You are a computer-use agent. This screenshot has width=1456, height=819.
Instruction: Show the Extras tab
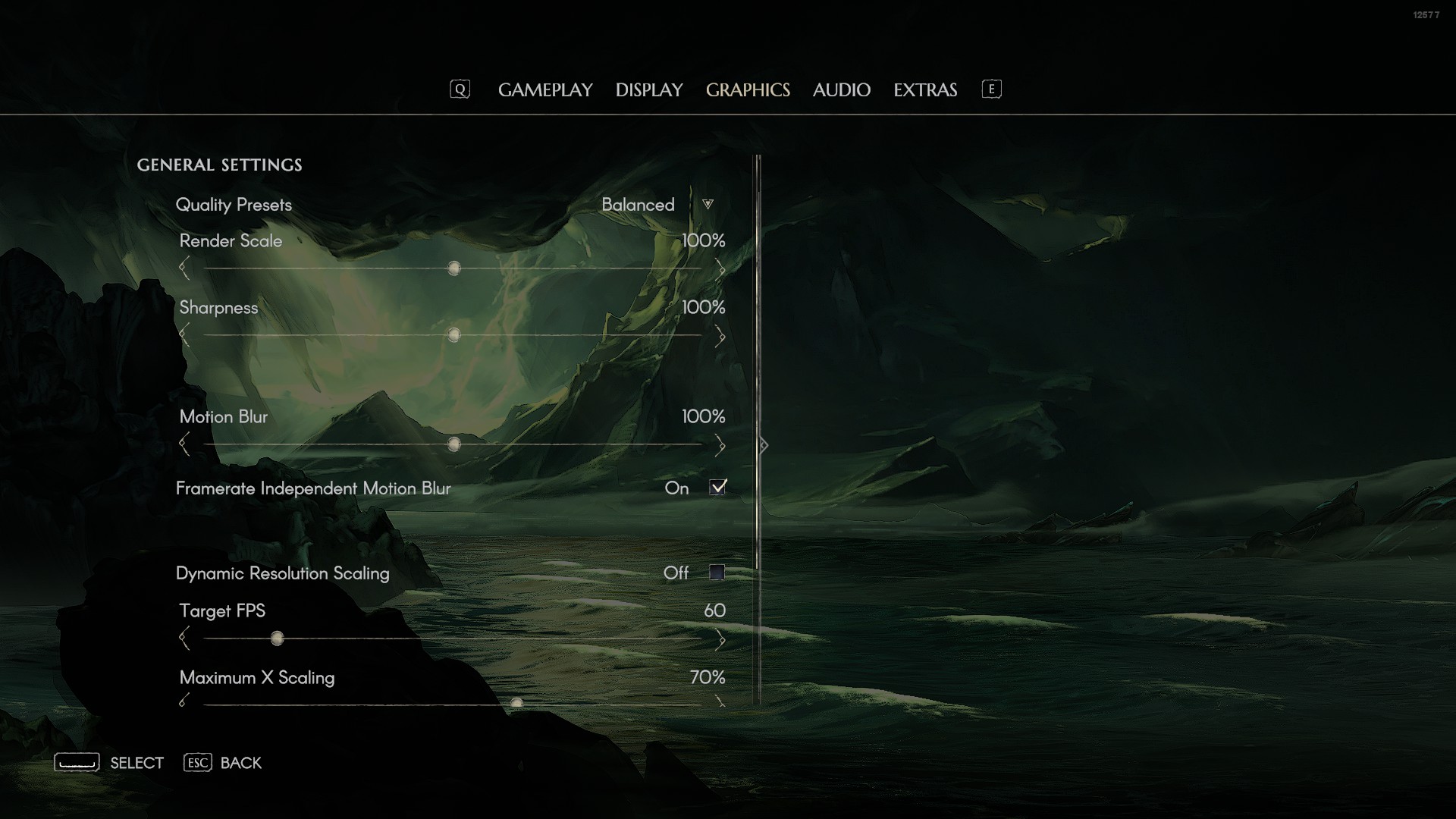tap(925, 90)
